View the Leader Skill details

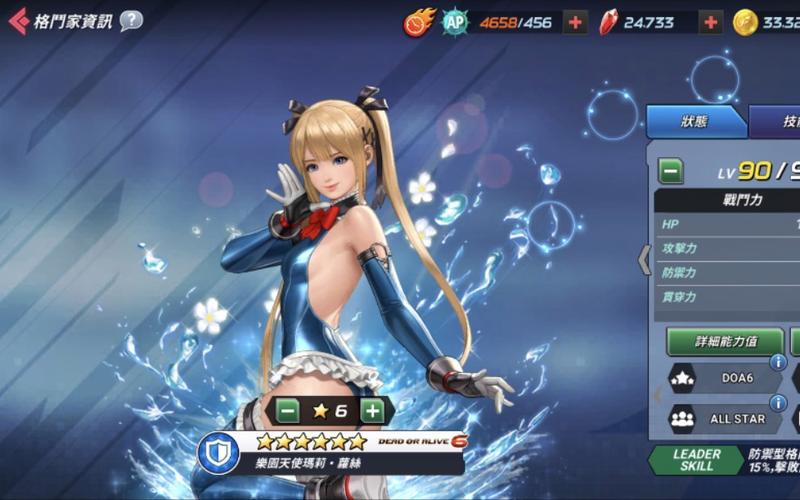point(697,461)
